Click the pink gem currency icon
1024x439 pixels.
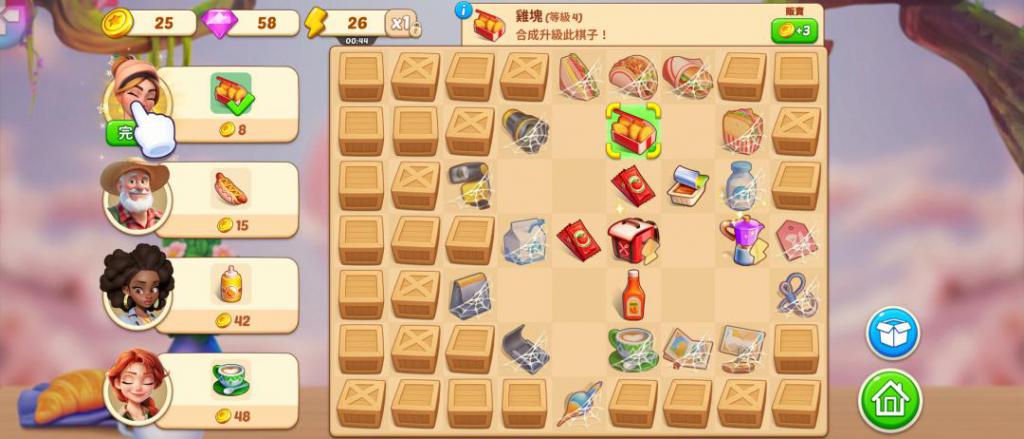218,22
